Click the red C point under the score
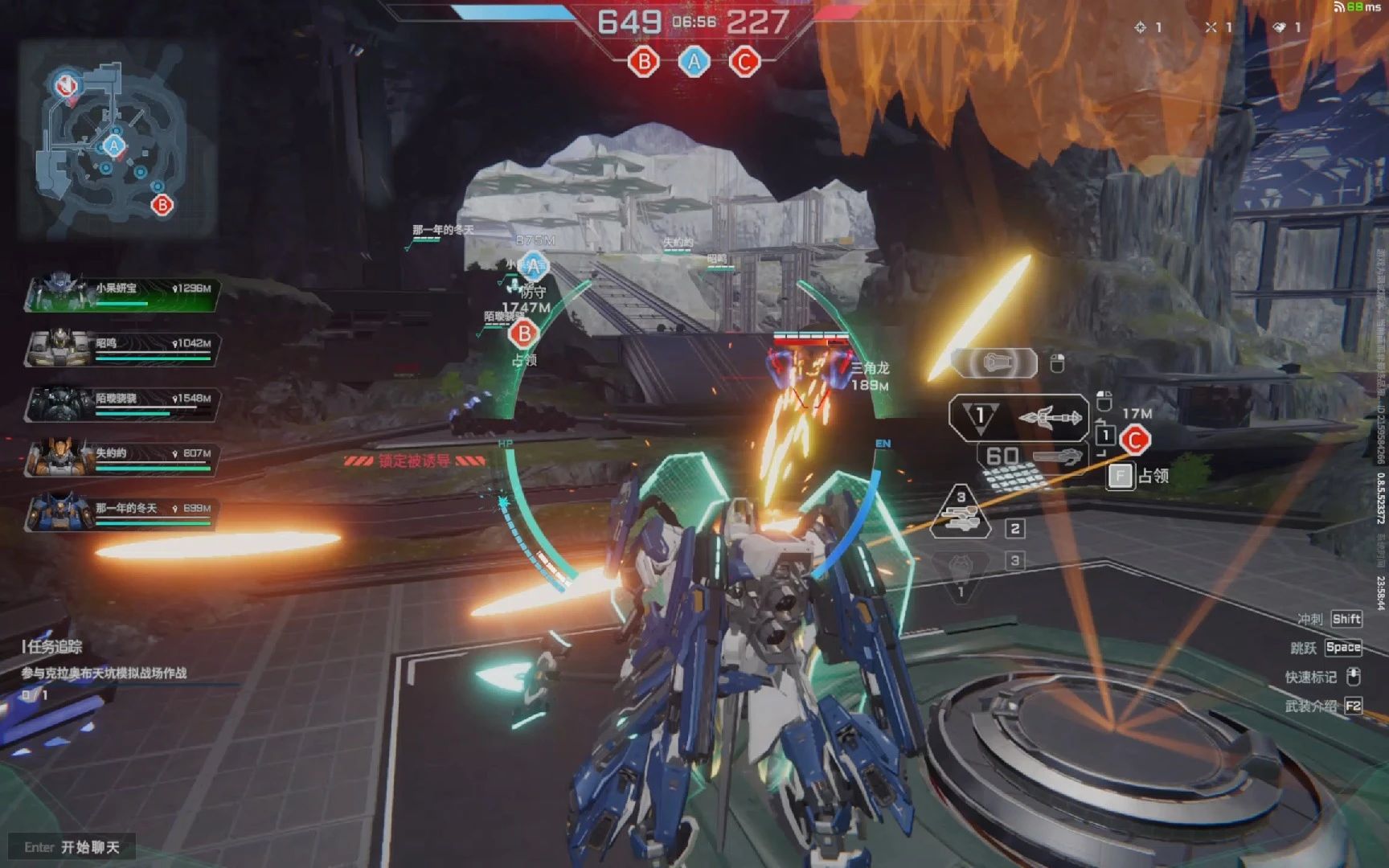 click(744, 62)
